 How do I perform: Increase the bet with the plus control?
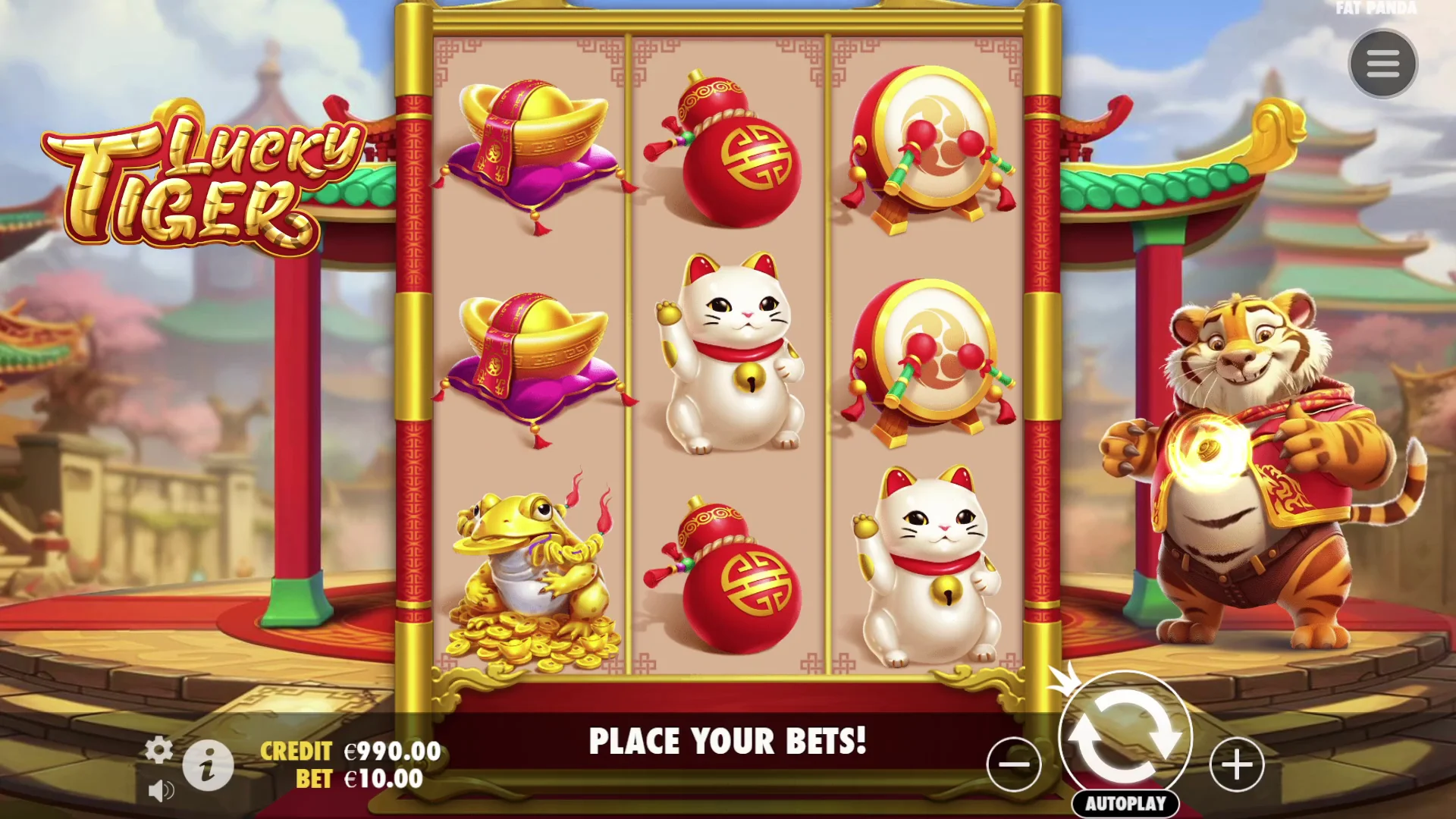click(x=1235, y=766)
